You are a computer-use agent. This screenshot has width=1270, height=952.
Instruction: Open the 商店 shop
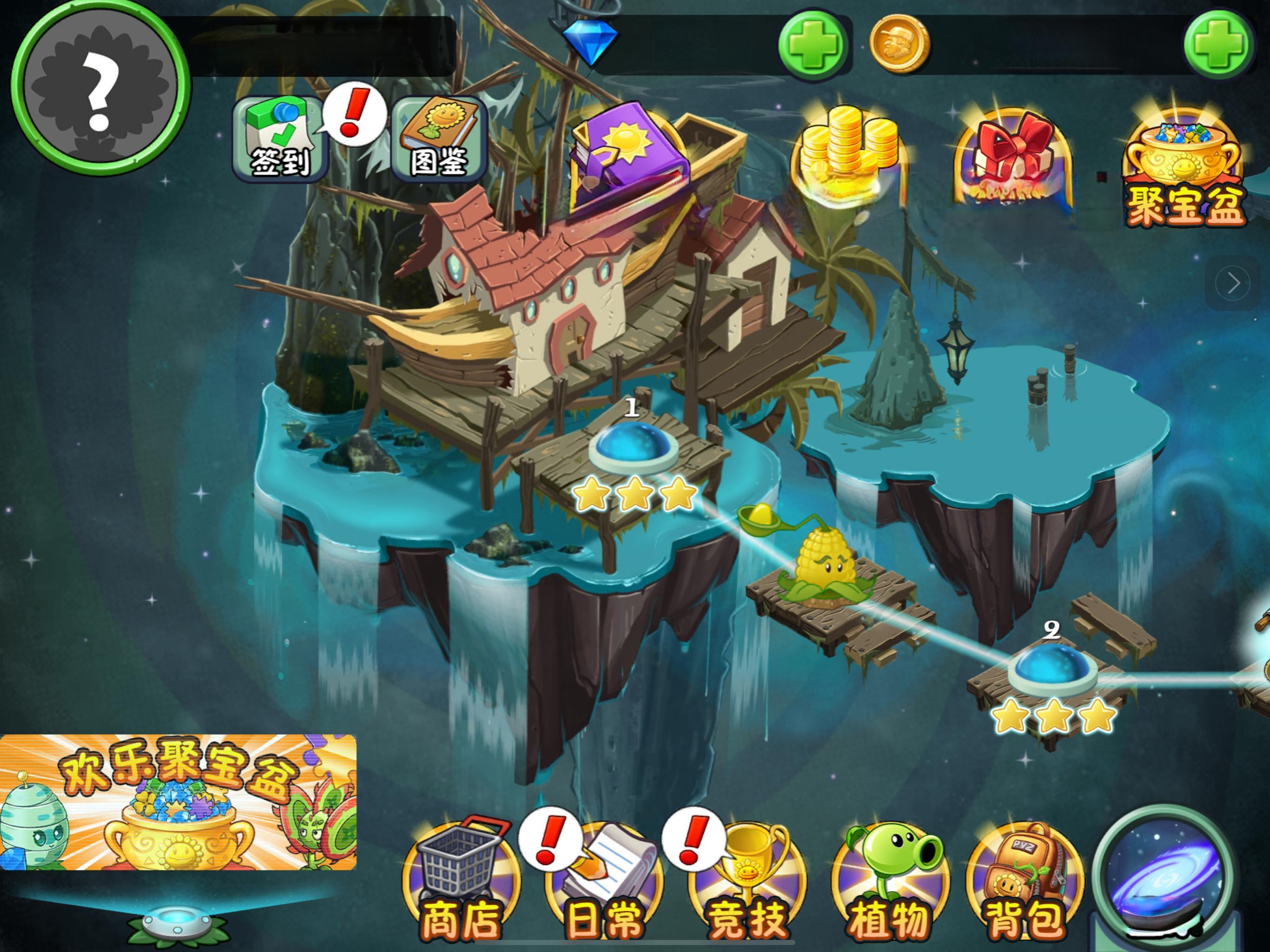click(x=461, y=881)
